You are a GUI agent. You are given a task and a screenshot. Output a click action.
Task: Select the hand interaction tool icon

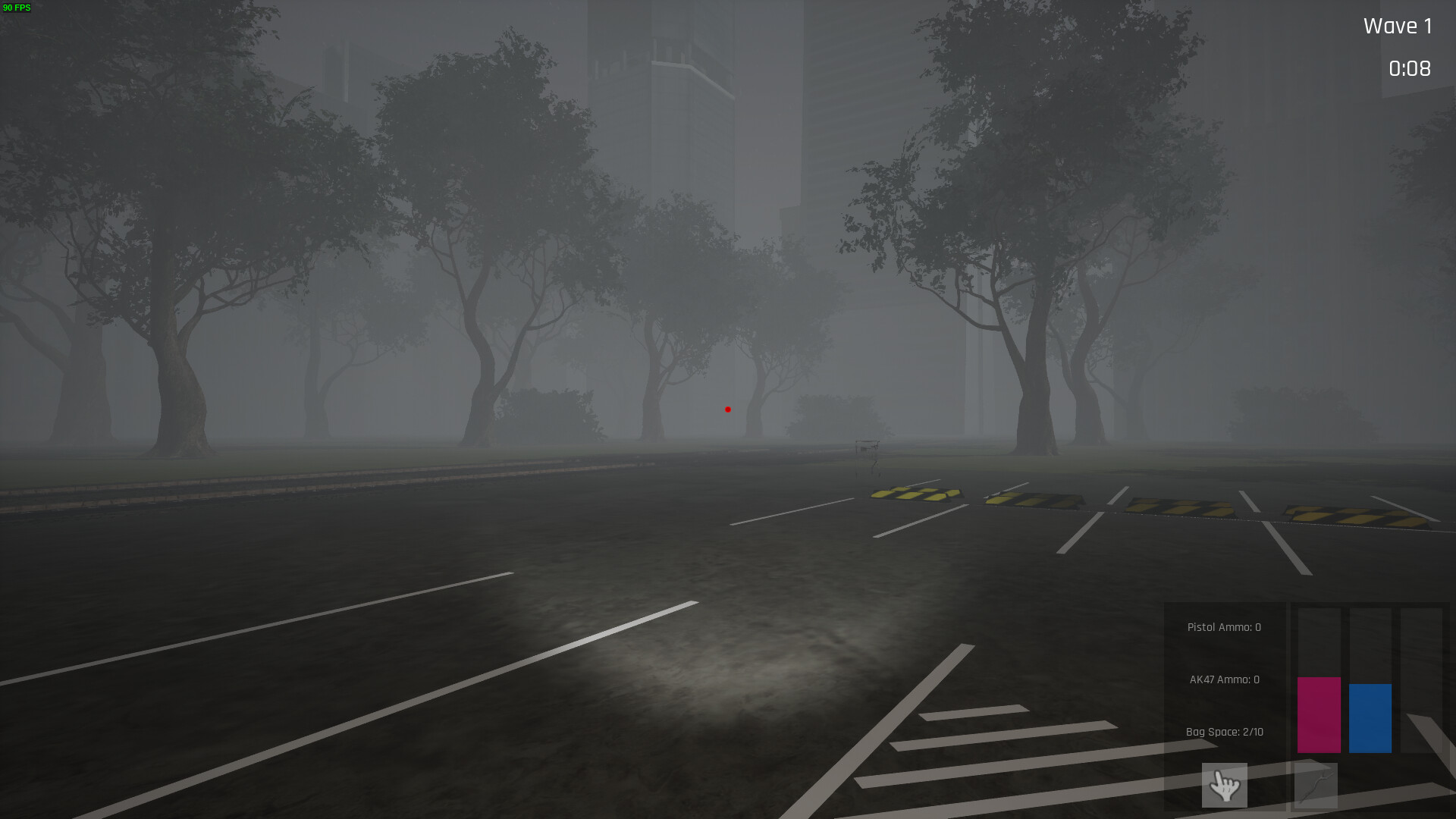point(1225,786)
